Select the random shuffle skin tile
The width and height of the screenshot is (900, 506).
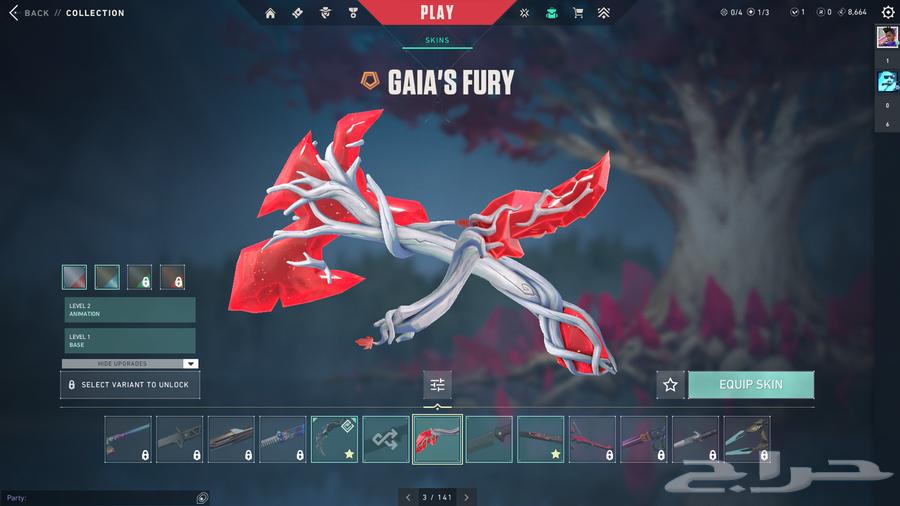385,439
